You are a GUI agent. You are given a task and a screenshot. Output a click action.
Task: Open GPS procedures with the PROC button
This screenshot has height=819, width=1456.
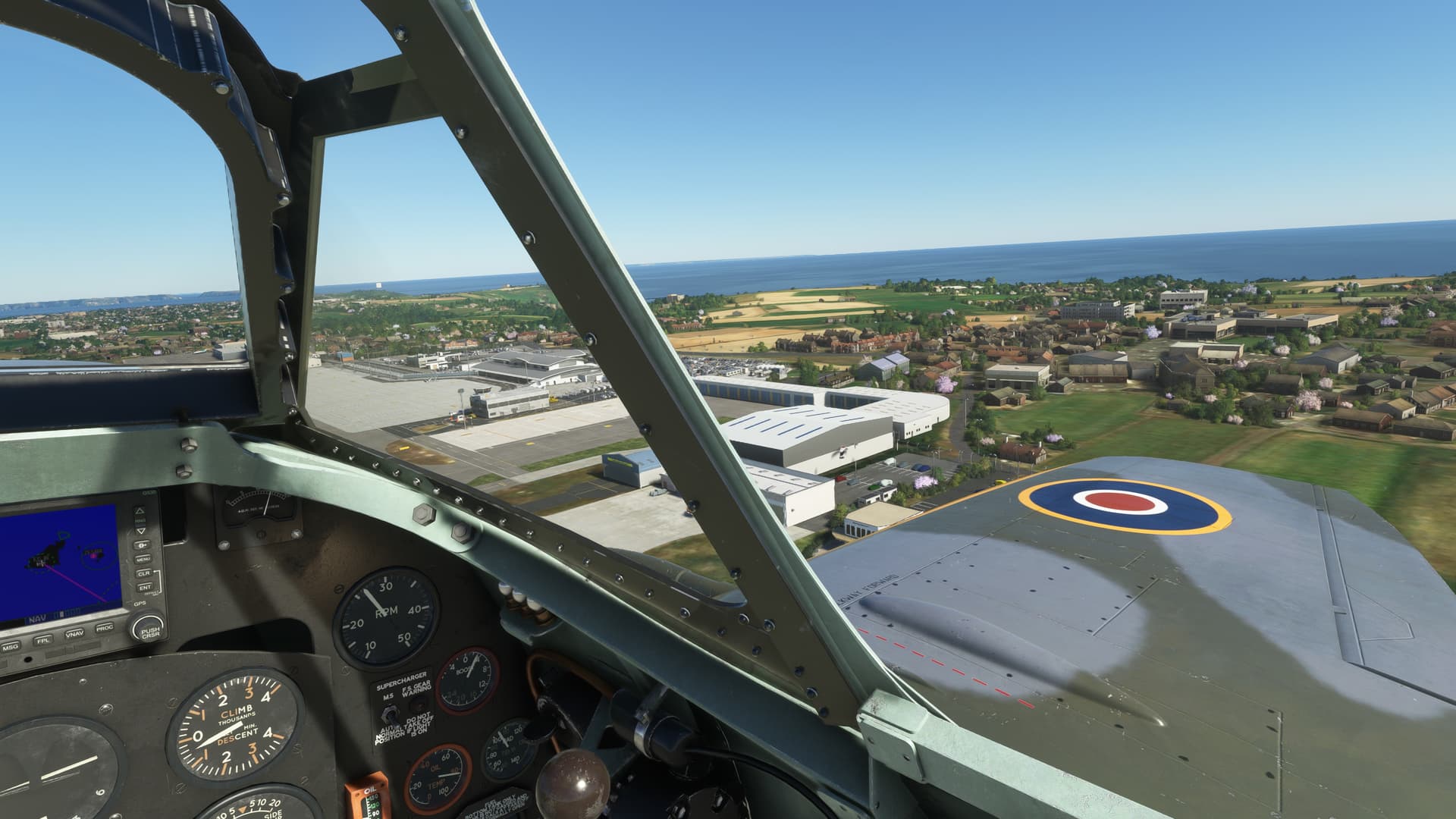105,628
